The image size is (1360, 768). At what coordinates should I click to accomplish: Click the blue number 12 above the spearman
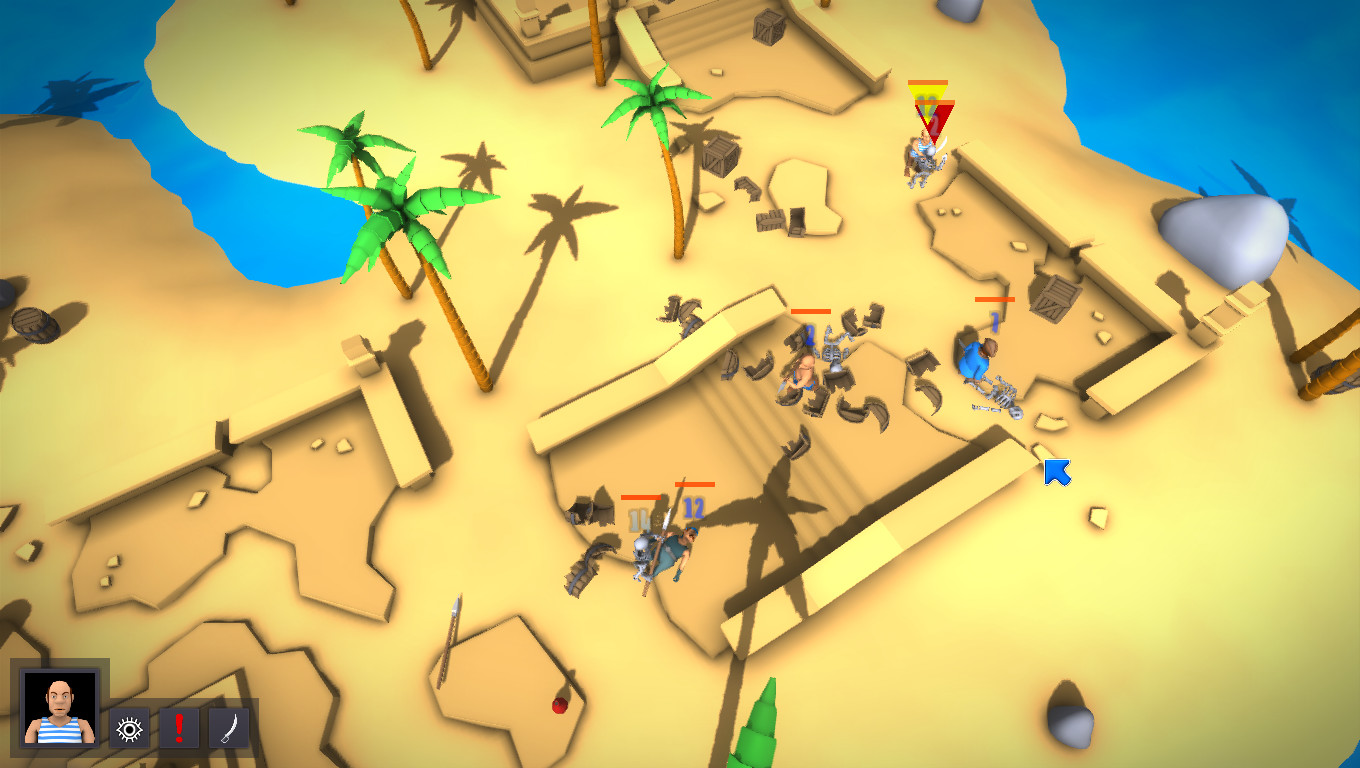point(692,508)
